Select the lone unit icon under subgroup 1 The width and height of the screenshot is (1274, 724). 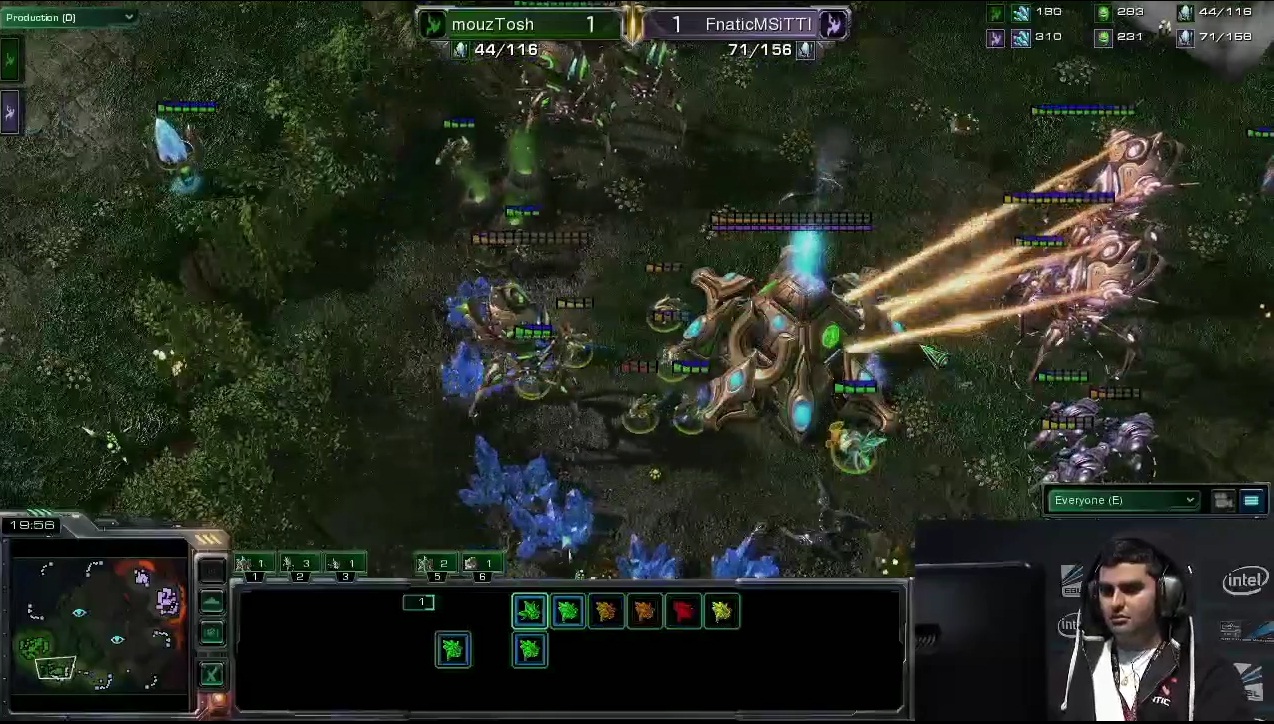[x=453, y=650]
